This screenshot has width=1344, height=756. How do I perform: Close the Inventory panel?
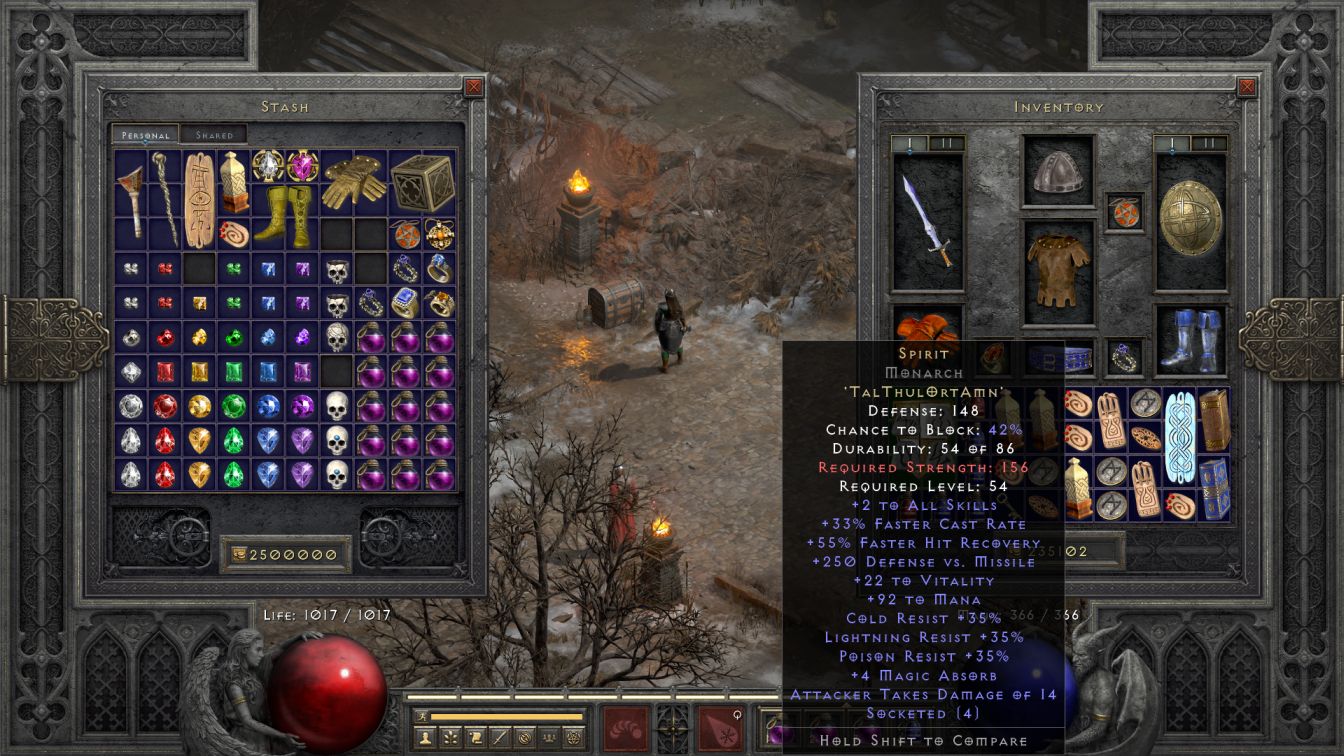(x=1247, y=87)
